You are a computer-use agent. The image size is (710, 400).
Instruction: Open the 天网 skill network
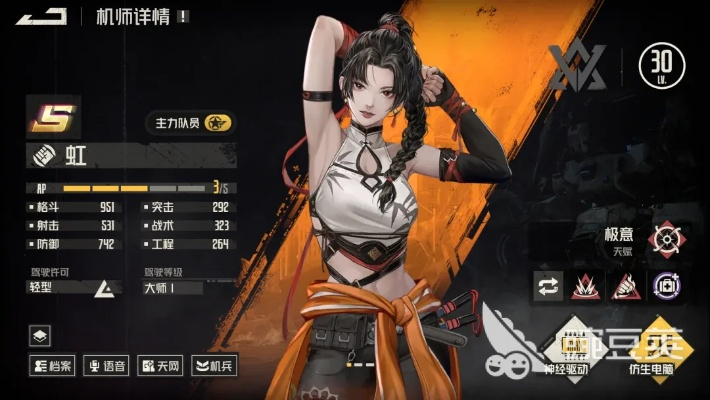point(160,366)
